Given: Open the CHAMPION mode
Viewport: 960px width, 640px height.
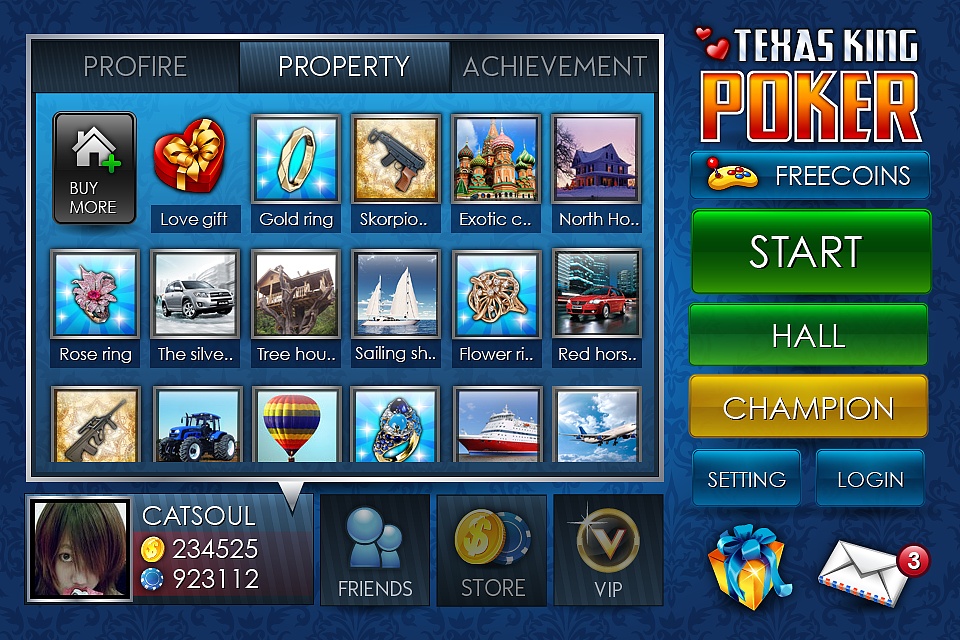Looking at the screenshot, I should [808, 407].
